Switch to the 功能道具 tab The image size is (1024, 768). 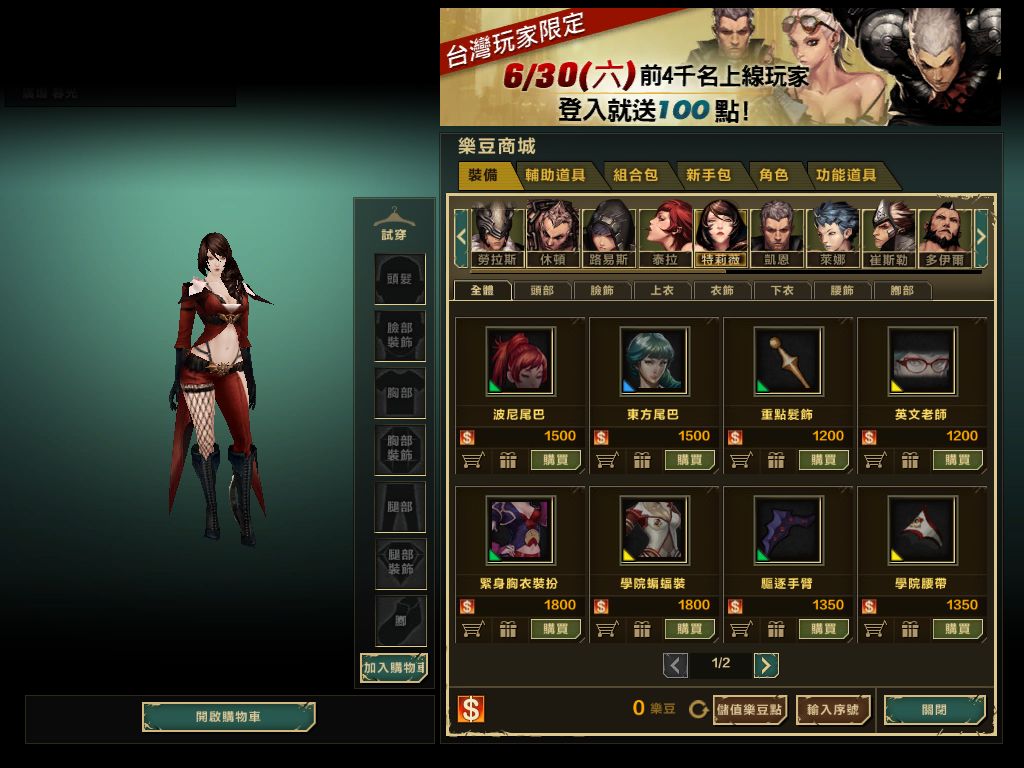coord(846,175)
